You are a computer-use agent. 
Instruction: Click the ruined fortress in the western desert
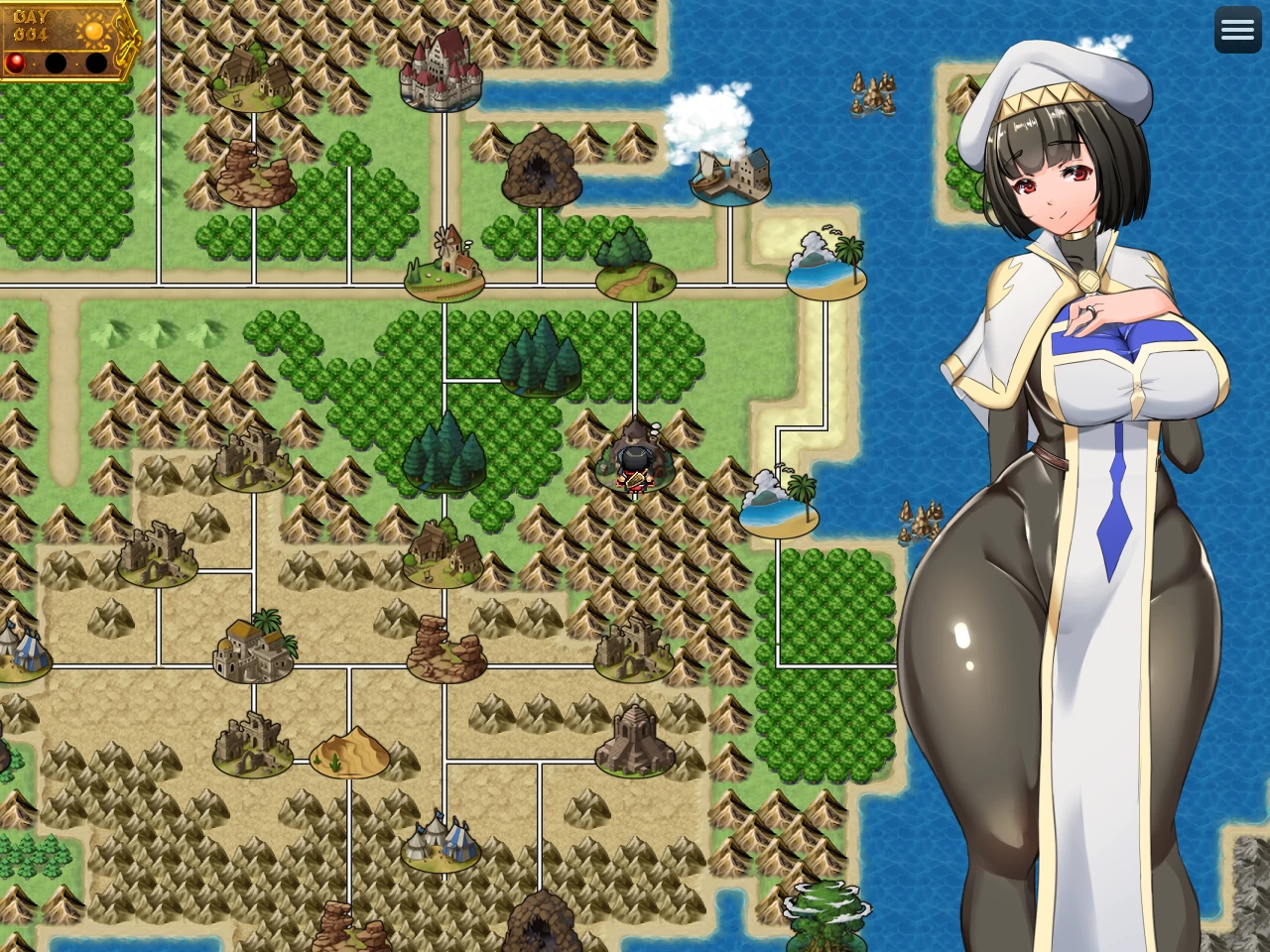click(159, 550)
